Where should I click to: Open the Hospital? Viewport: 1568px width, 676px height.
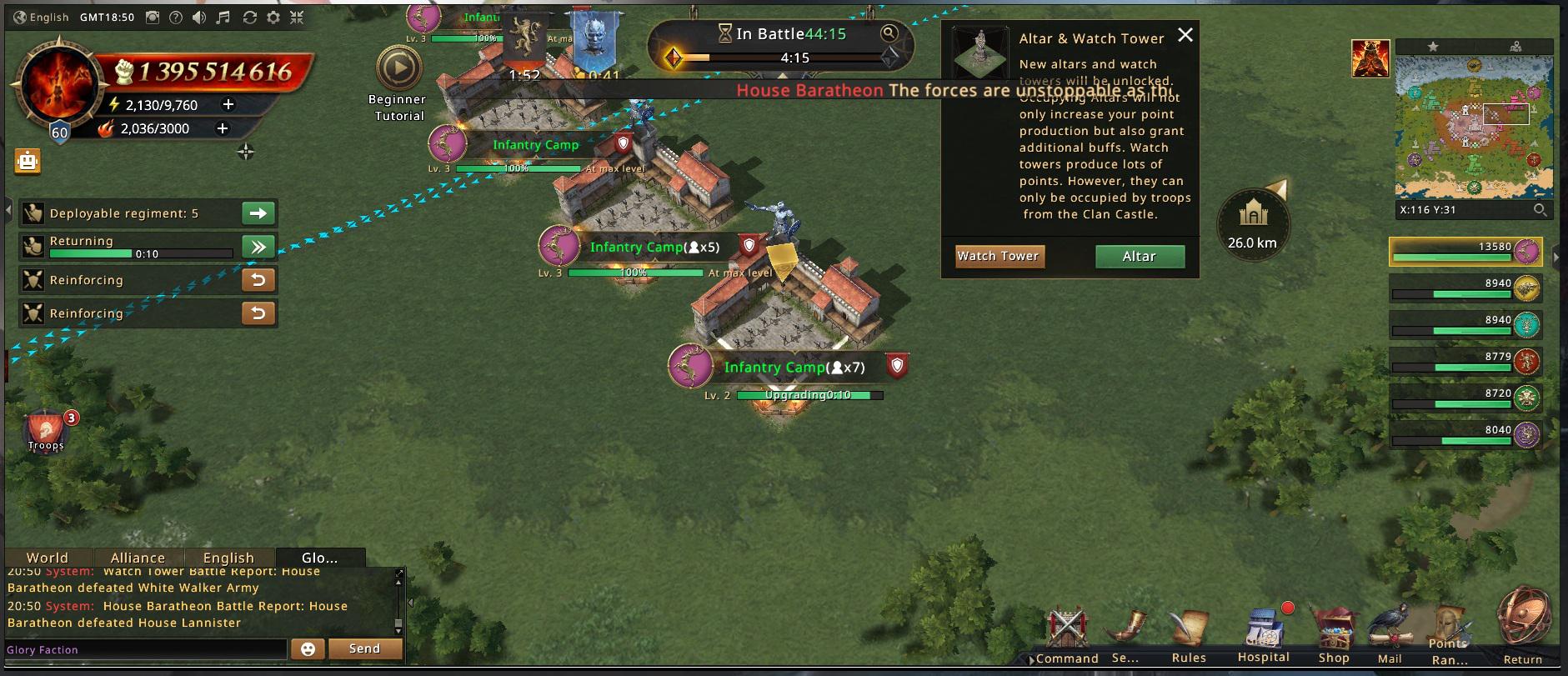pos(1264,632)
